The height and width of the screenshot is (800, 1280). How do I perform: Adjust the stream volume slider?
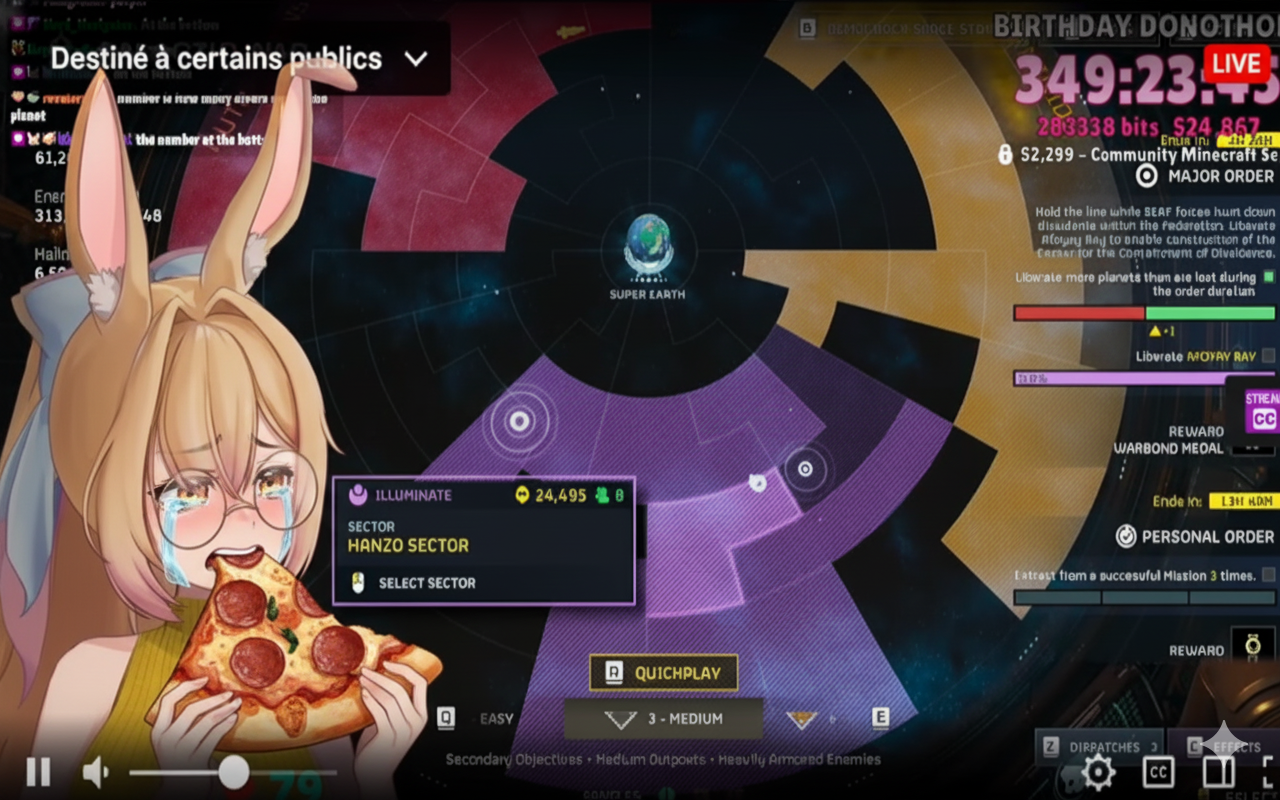tap(234, 772)
